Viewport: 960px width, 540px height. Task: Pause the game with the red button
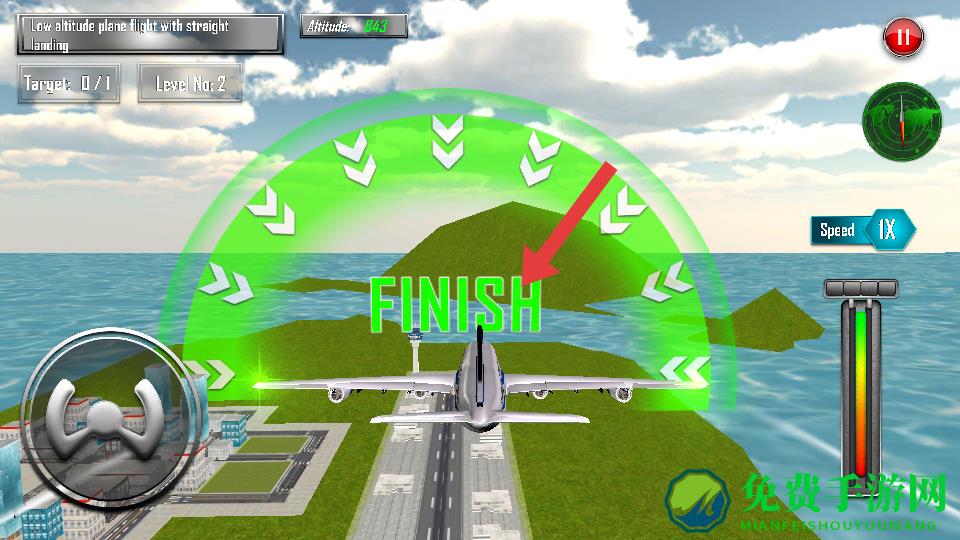[x=903, y=39]
